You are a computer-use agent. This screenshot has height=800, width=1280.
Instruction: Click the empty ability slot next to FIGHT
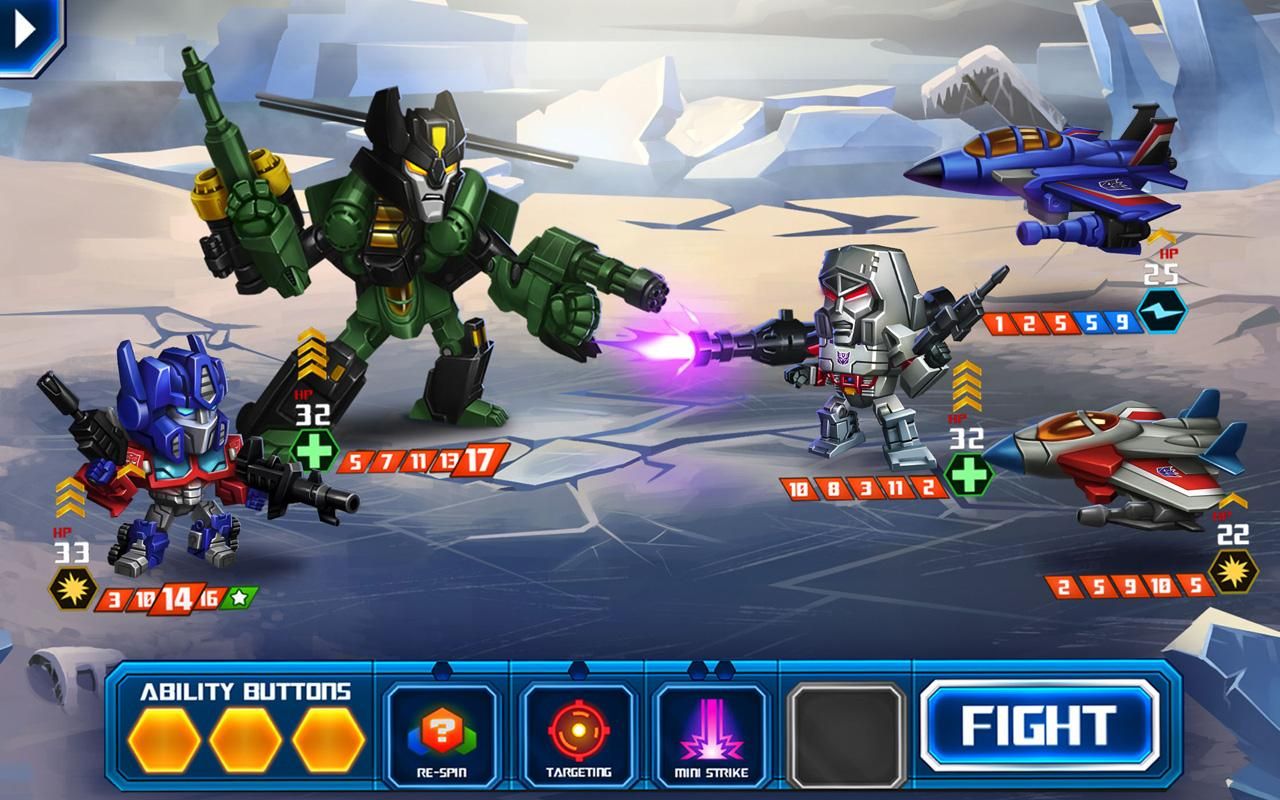845,734
